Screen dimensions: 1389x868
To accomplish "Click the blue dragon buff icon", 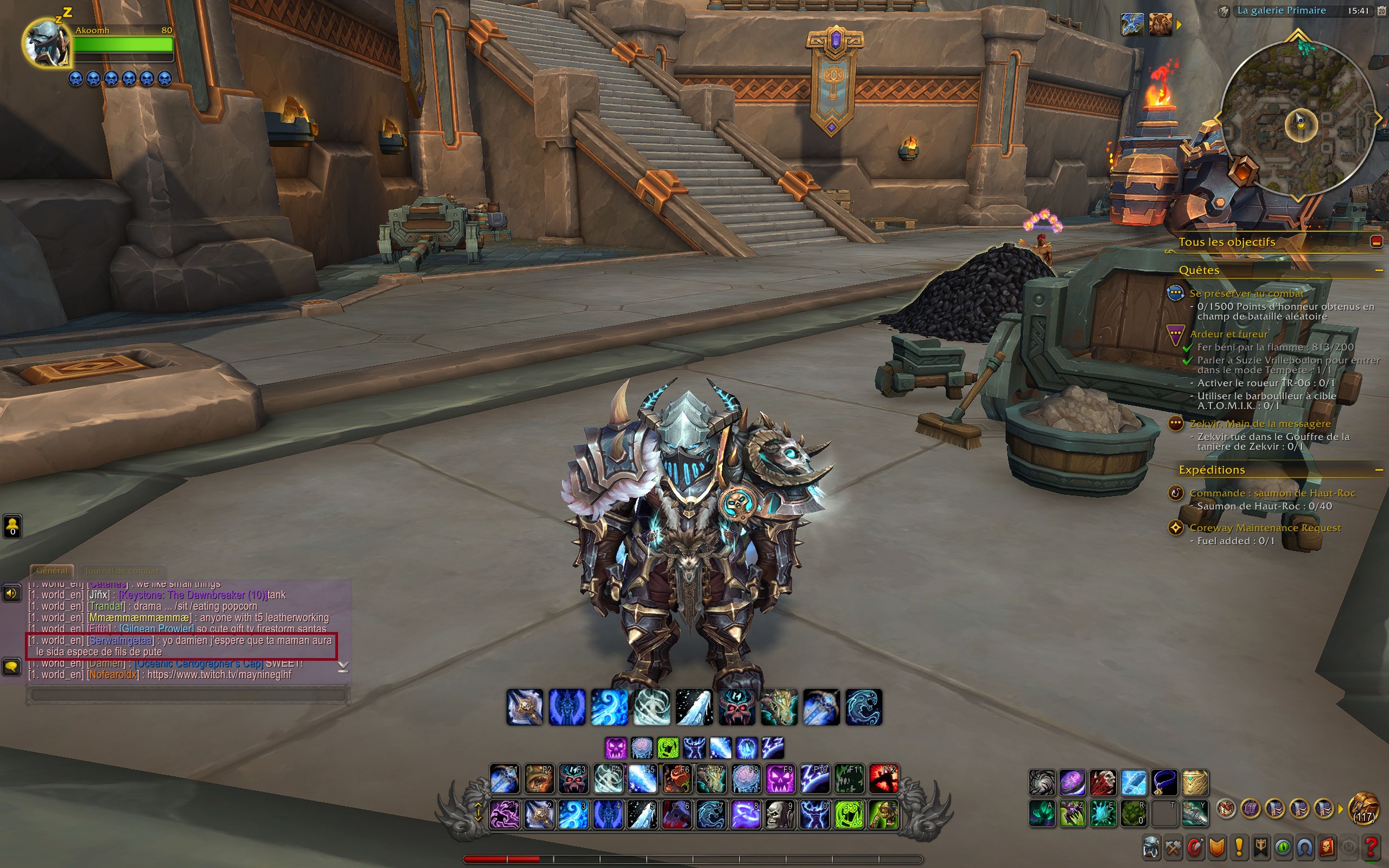I will point(1132,25).
